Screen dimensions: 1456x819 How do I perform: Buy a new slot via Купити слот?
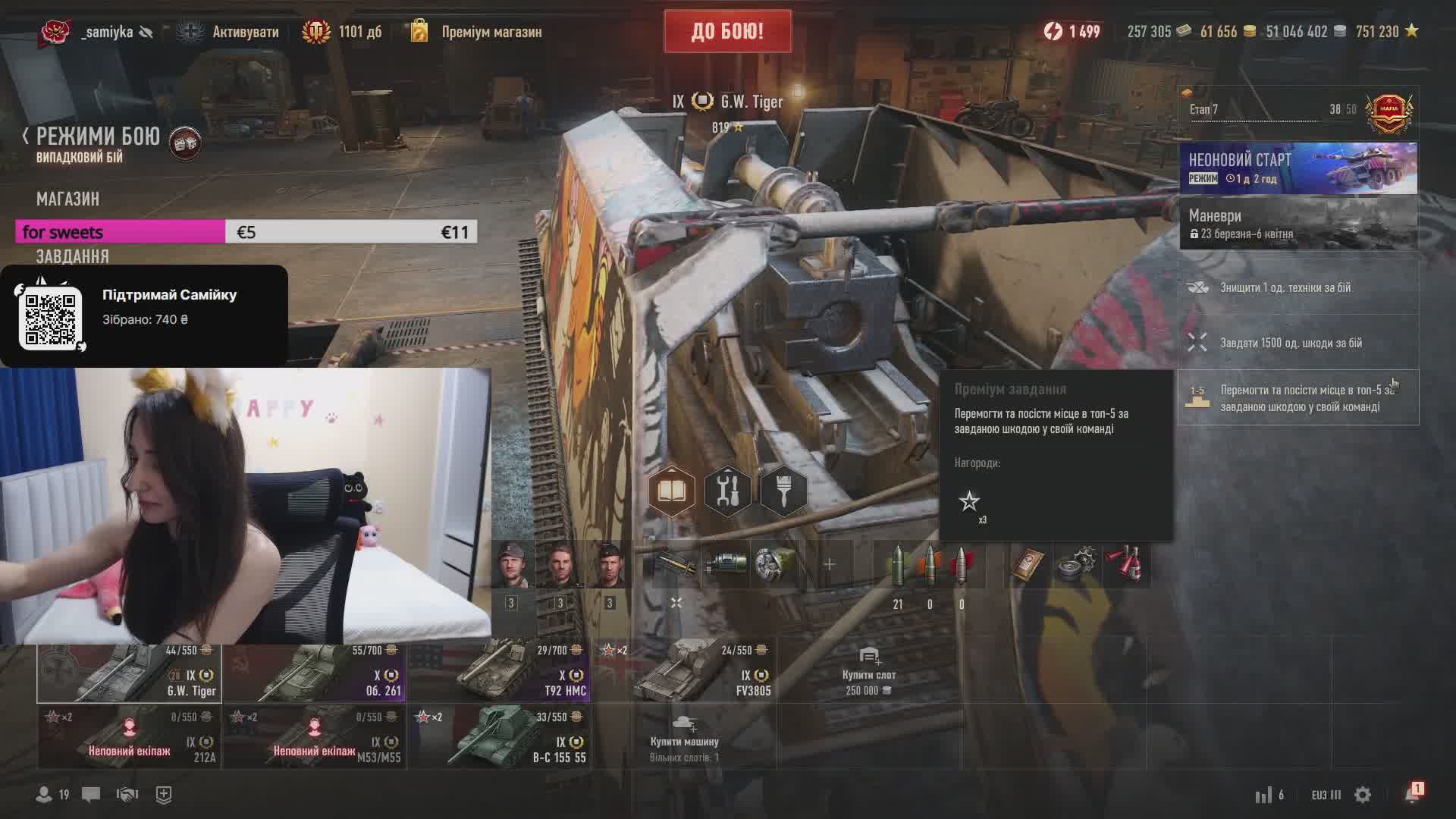click(x=869, y=673)
